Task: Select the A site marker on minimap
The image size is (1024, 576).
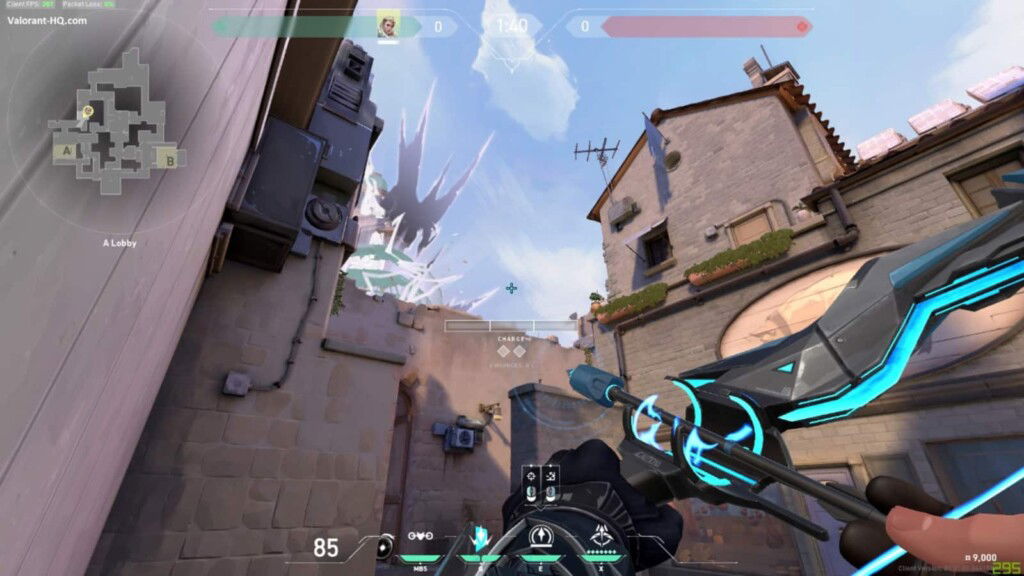Action: click(67, 151)
